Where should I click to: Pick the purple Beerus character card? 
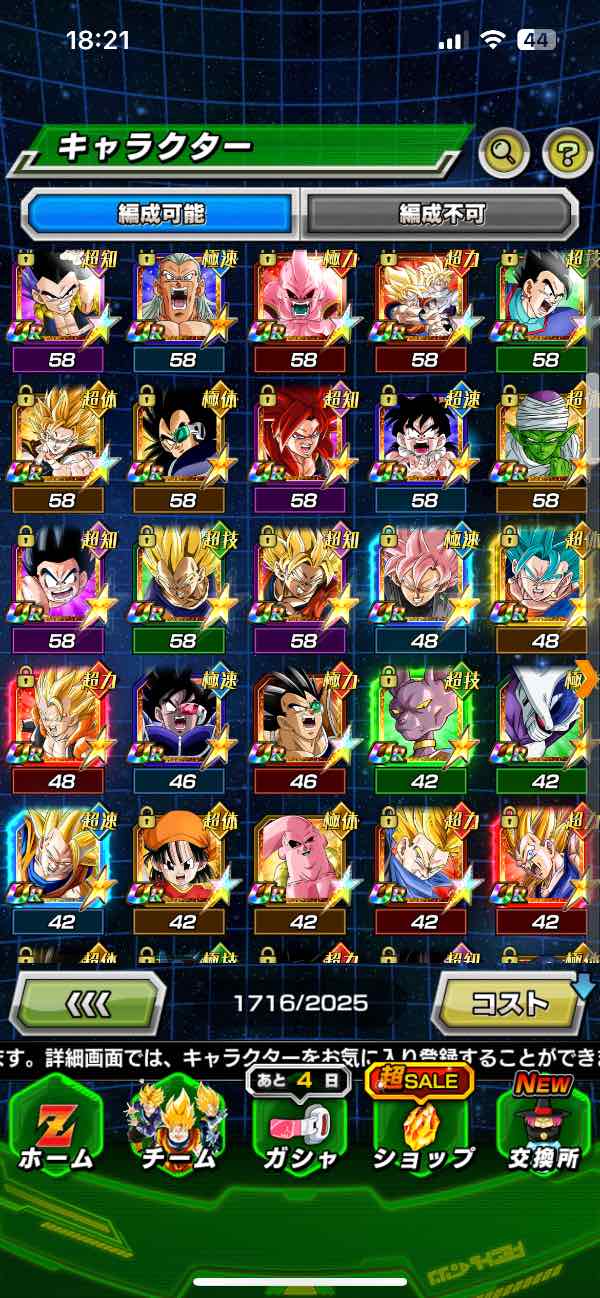(425, 720)
